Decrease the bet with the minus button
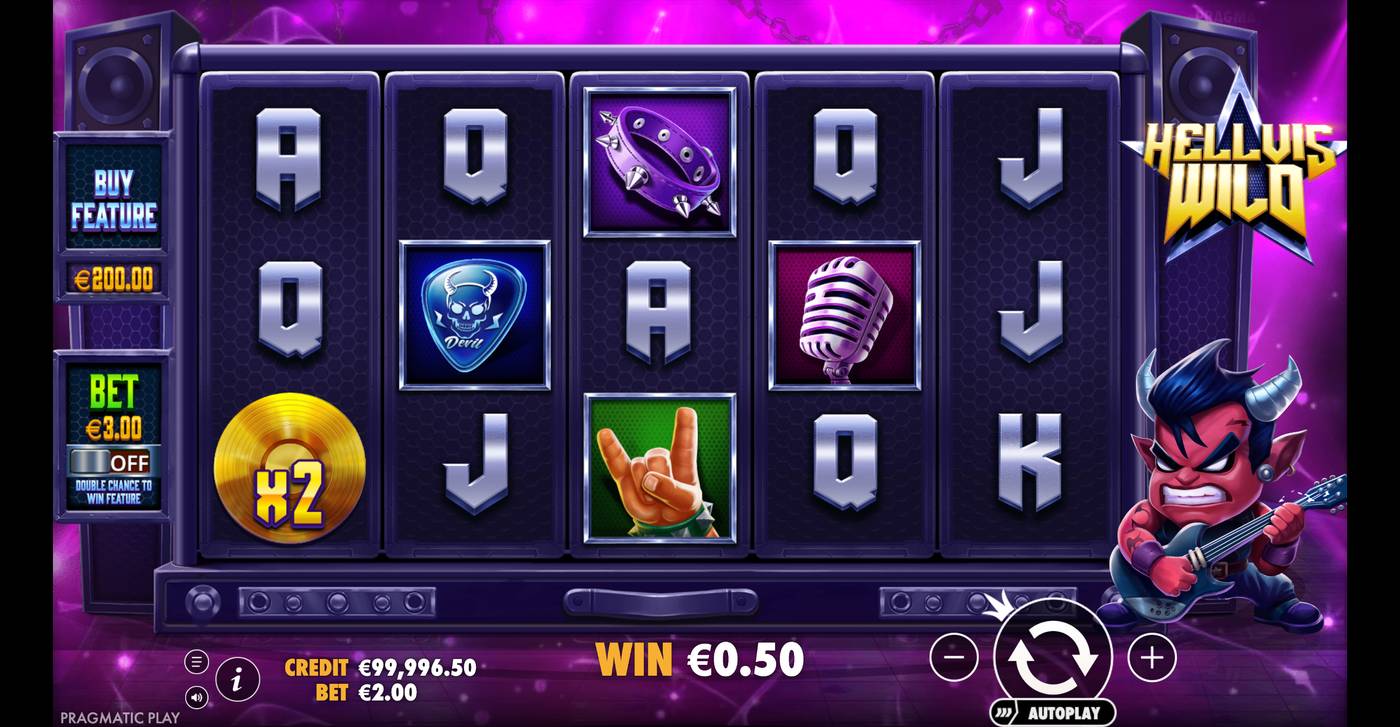The width and height of the screenshot is (1400, 727). point(955,657)
